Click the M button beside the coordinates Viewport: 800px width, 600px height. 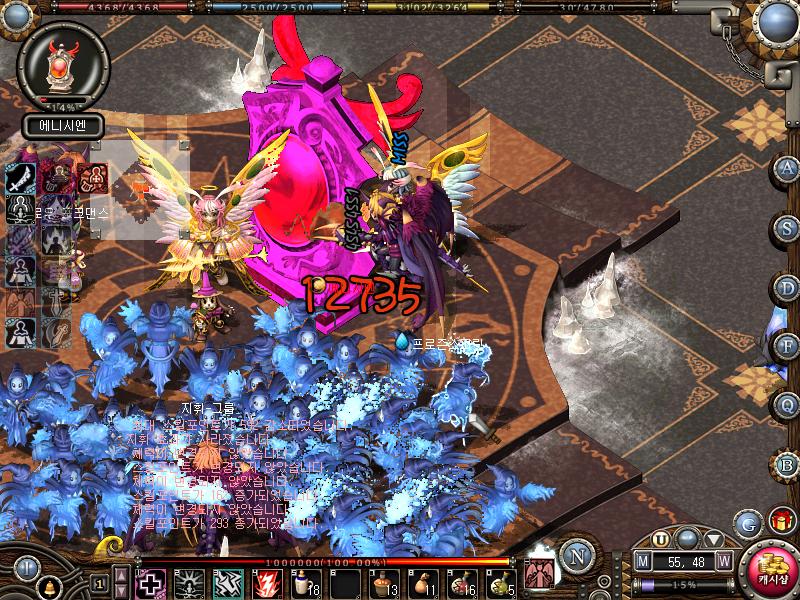(x=643, y=562)
